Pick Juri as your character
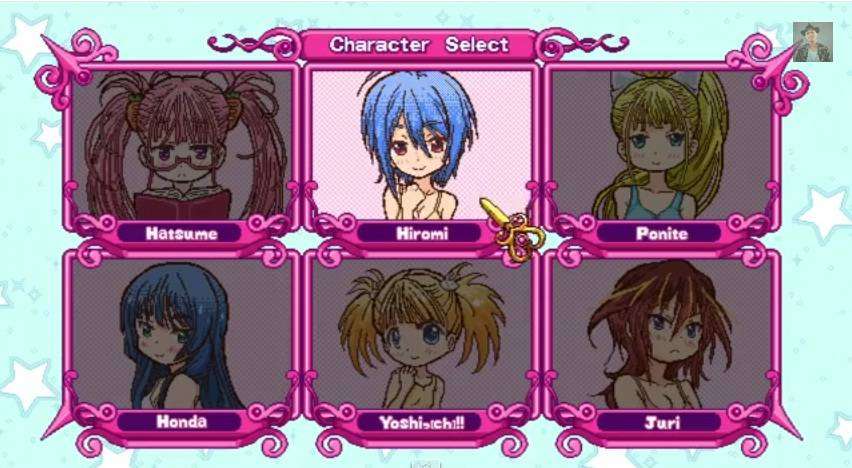Screen dimensions: 852x468 [661, 333]
